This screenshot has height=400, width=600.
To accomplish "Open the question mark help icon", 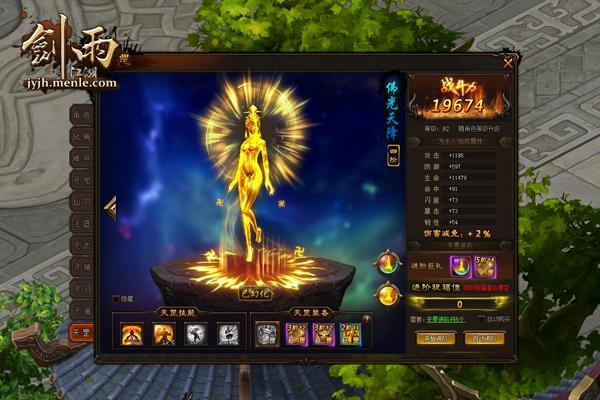I will point(365,318).
